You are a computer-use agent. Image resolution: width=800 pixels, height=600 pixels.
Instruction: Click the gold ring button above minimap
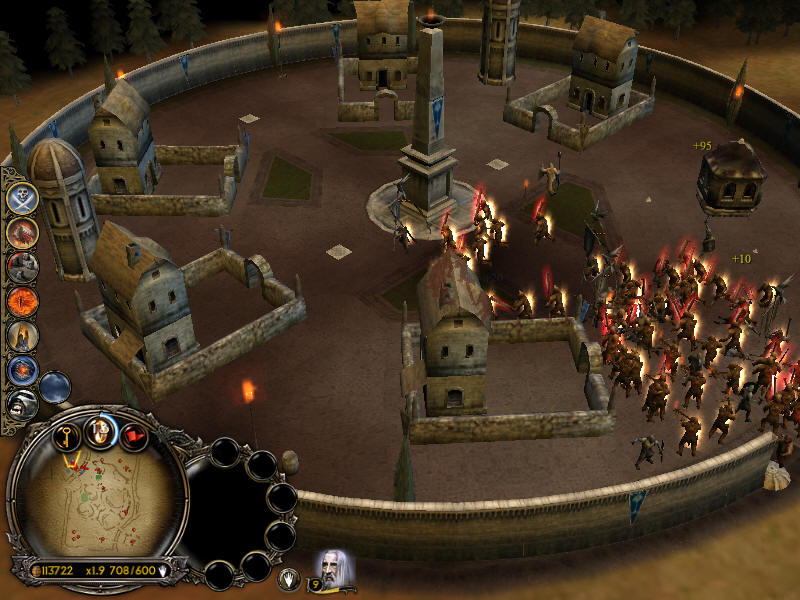101,432
